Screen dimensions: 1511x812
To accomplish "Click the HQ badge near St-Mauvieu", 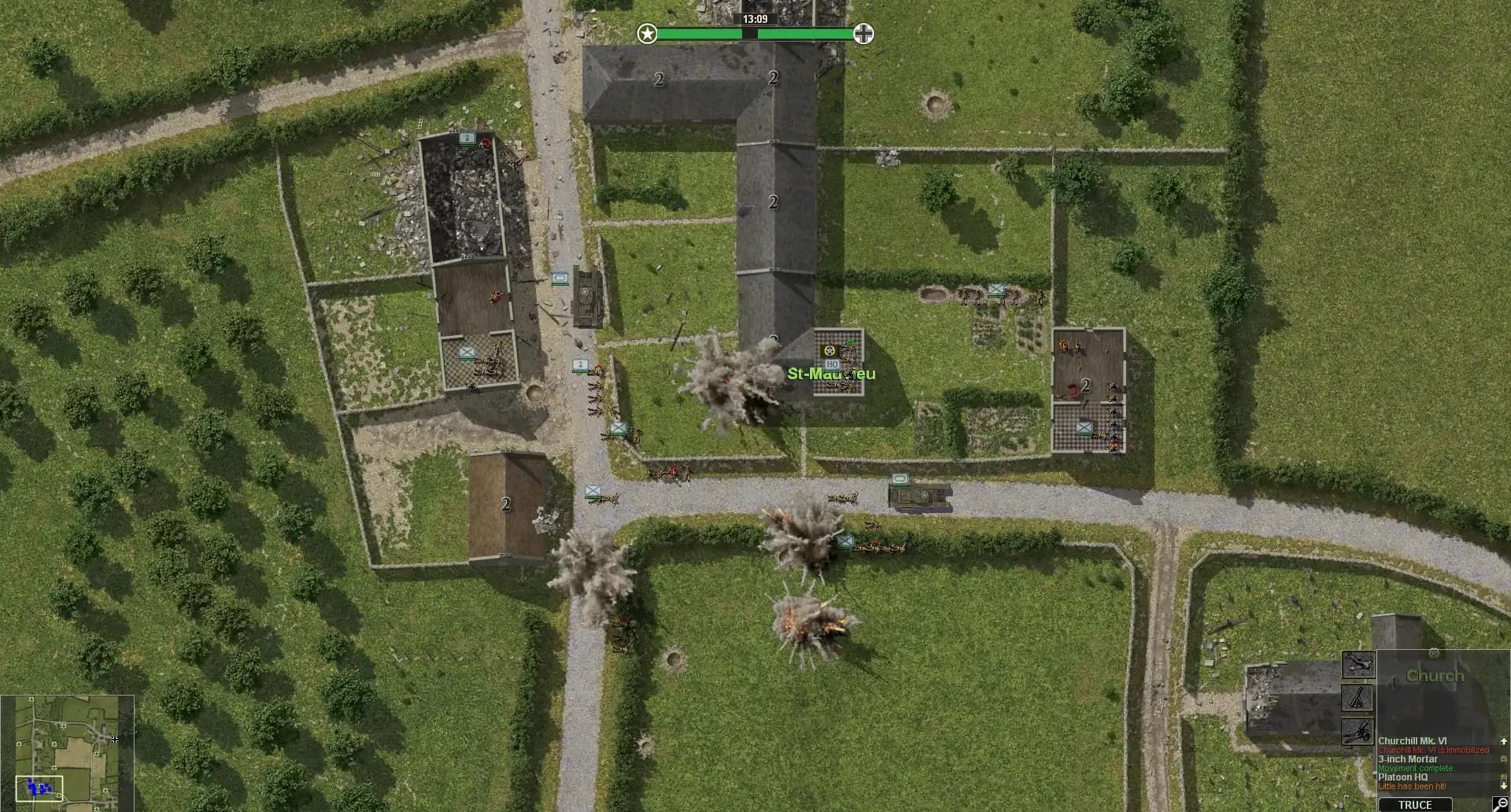I will pos(833,365).
